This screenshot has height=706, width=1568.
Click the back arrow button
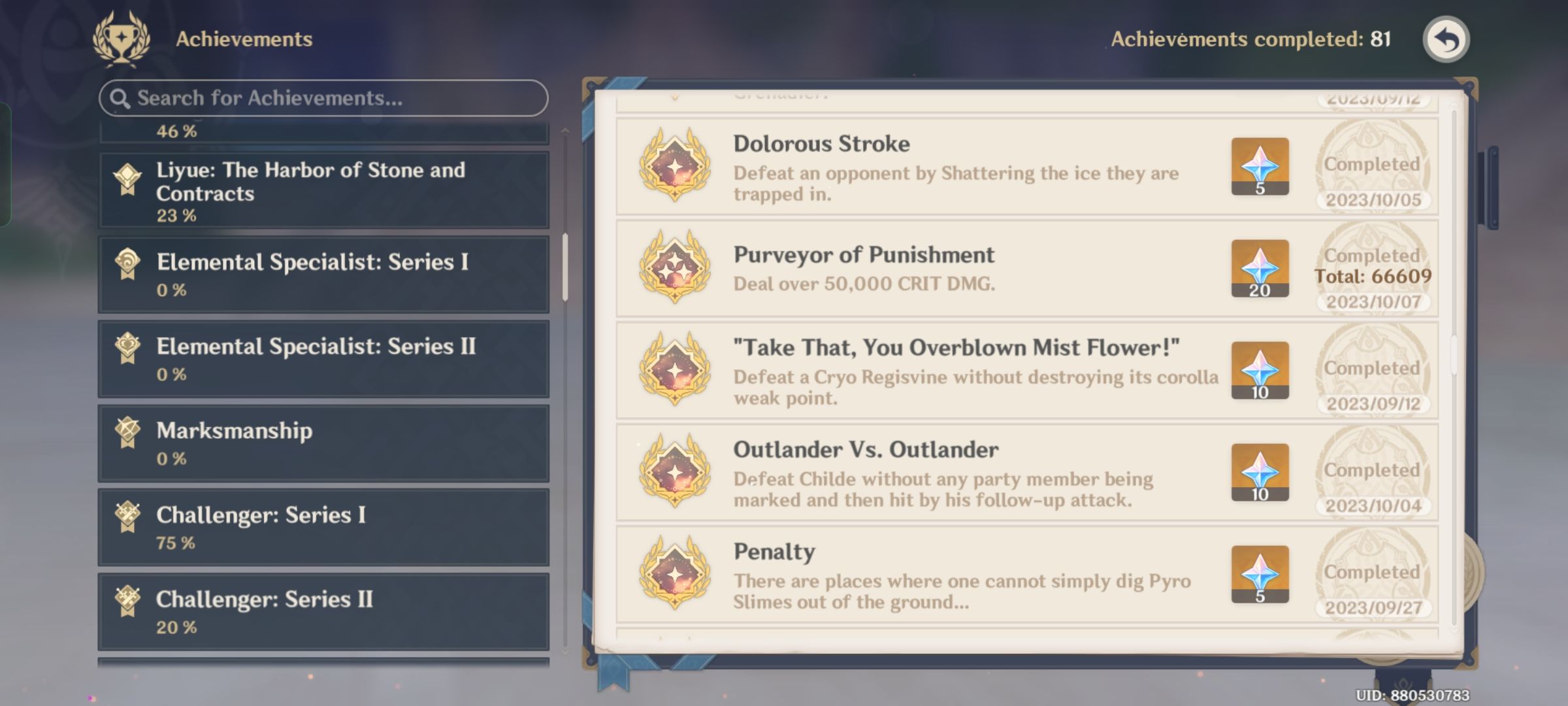click(x=1446, y=40)
